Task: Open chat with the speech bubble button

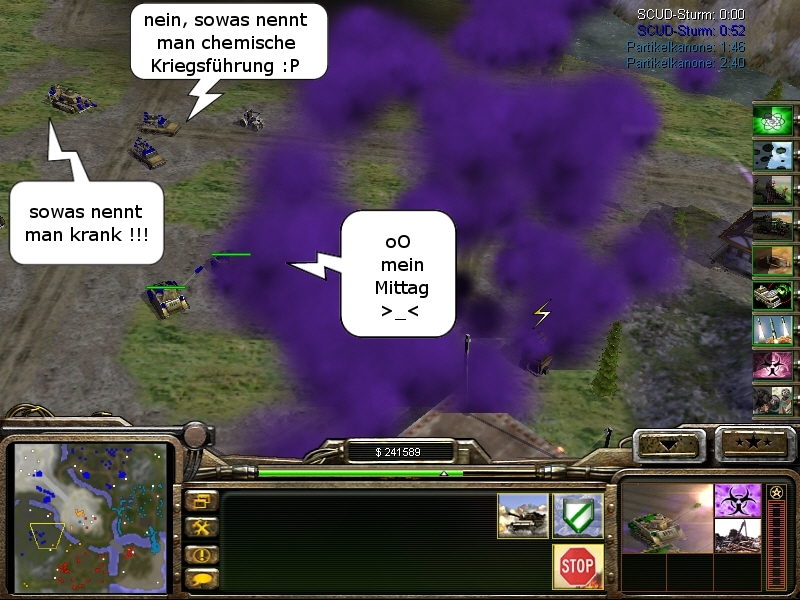Action: coord(202,578)
